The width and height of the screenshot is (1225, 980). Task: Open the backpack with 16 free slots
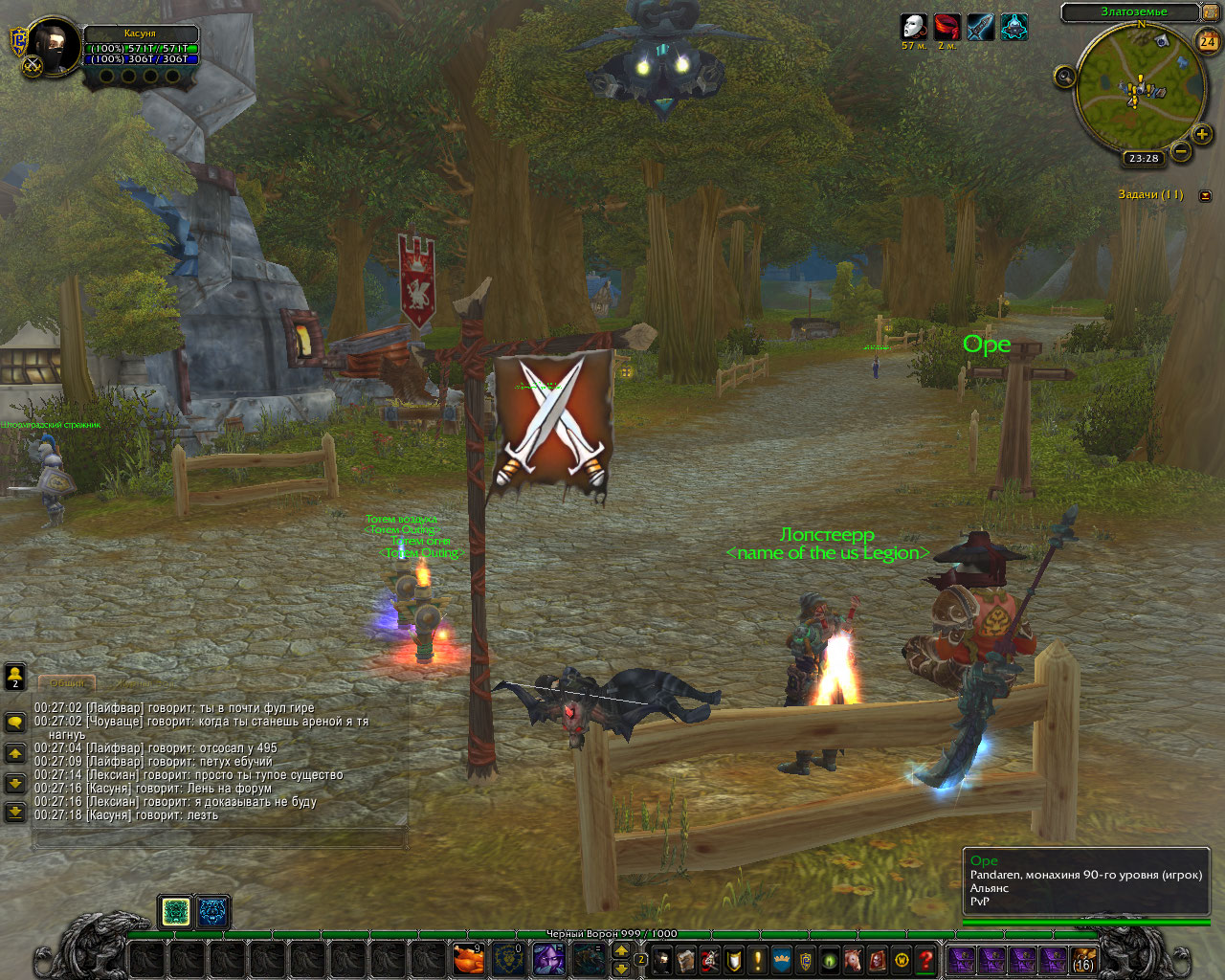(1083, 959)
